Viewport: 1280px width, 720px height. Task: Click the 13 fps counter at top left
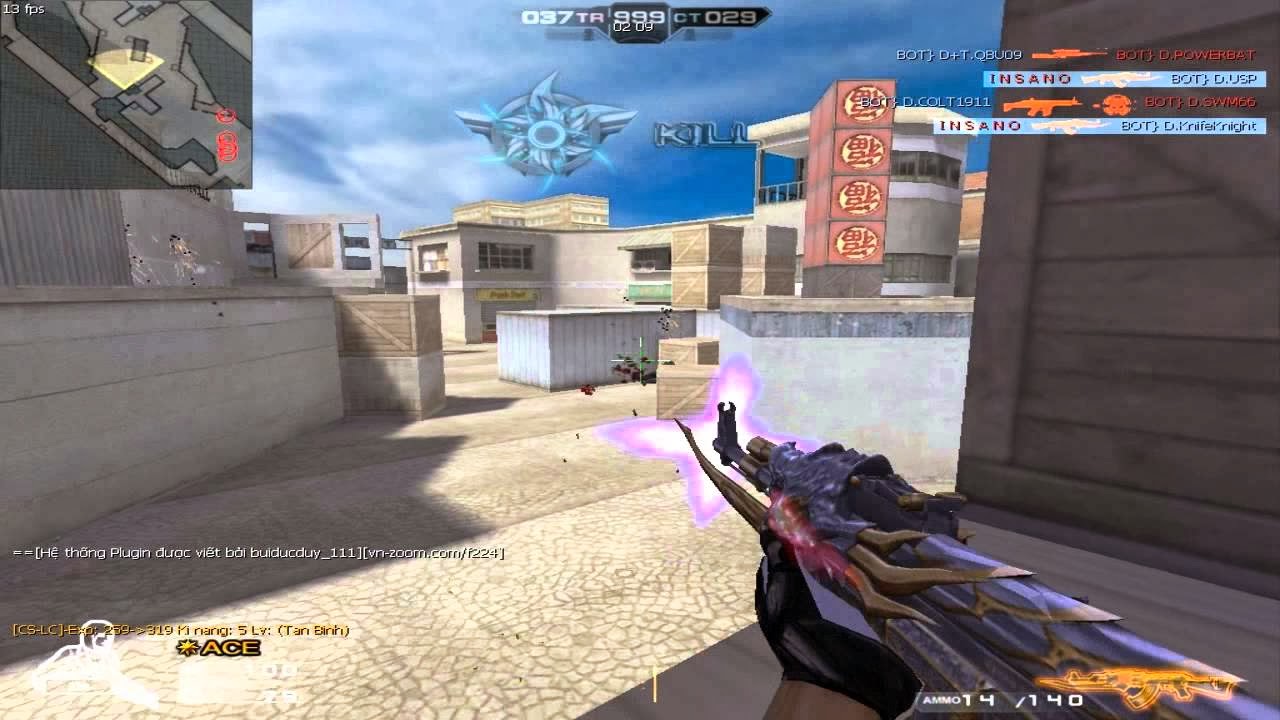(25, 8)
